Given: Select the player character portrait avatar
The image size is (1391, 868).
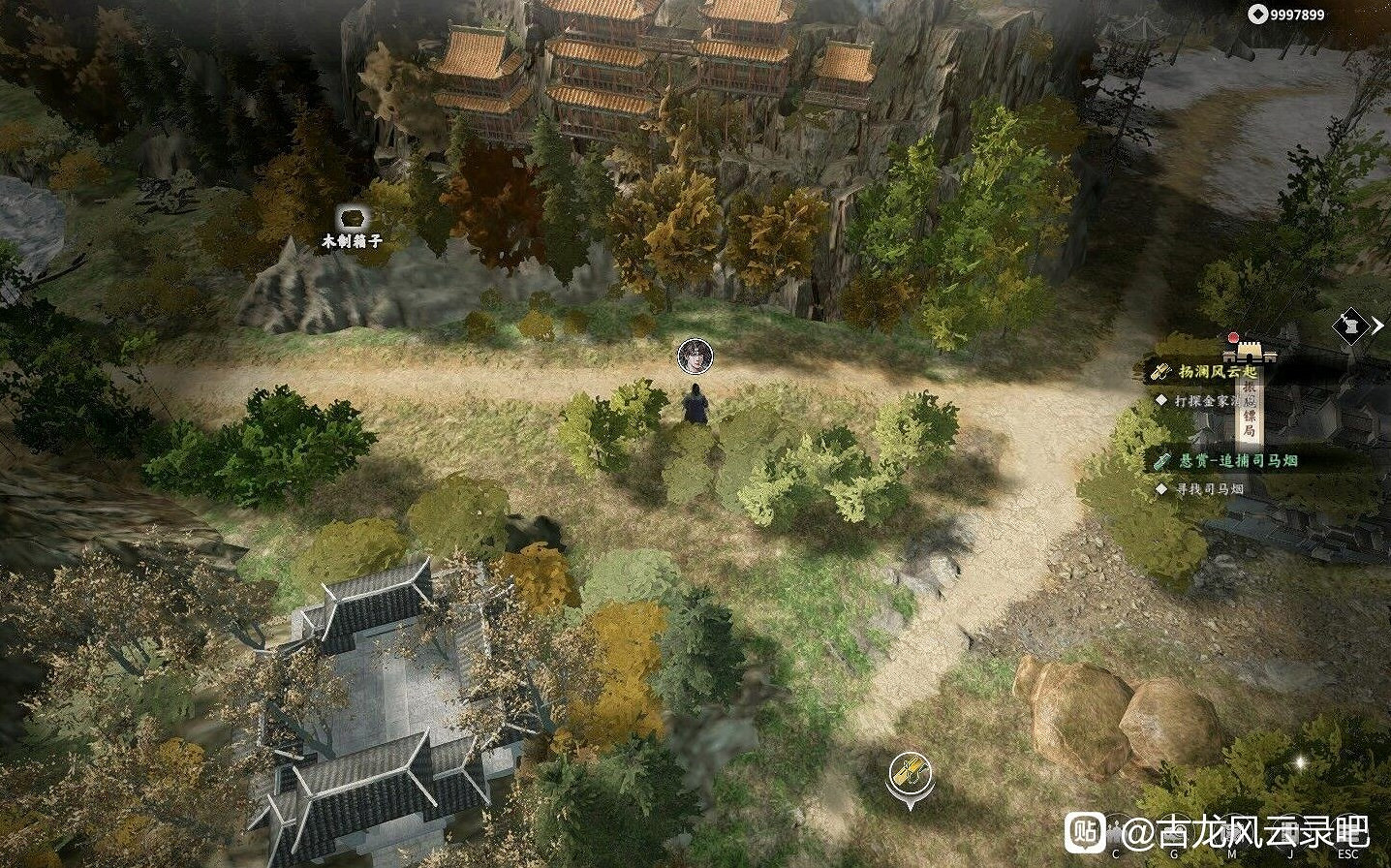Looking at the screenshot, I should click(695, 355).
